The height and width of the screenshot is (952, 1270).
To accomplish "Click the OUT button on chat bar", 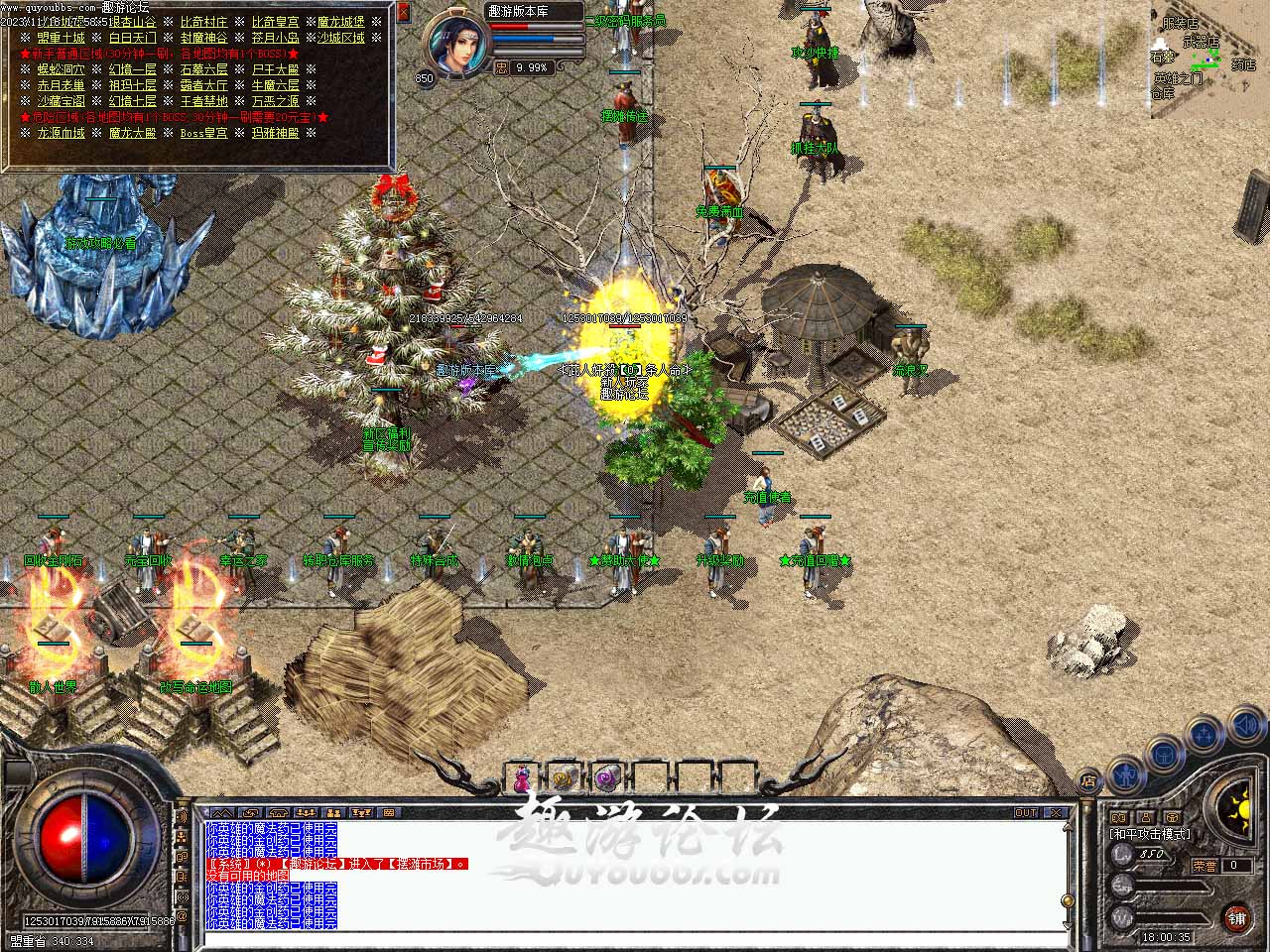I will (x=1026, y=813).
